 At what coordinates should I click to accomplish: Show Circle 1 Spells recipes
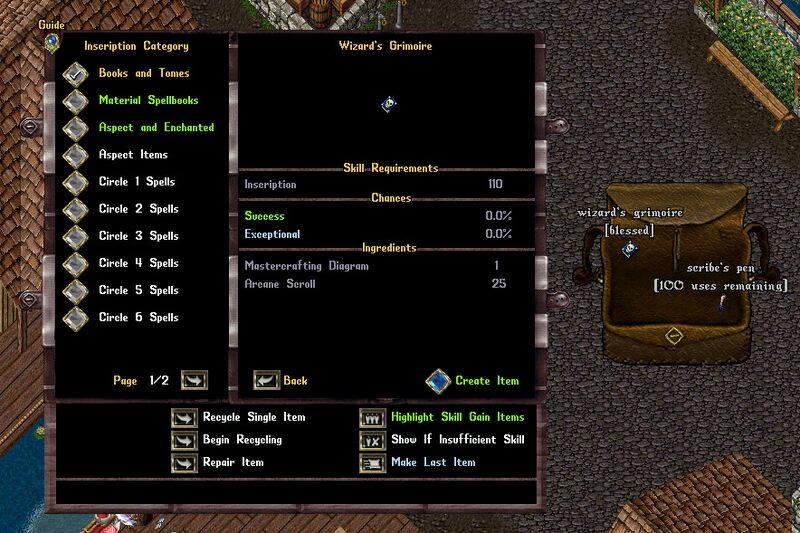[x=76, y=182]
